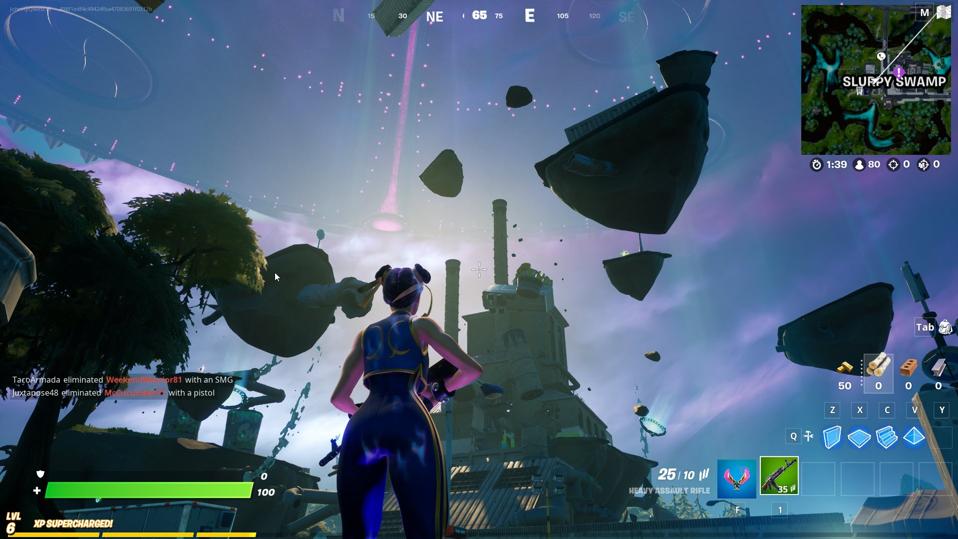The height and width of the screenshot is (539, 958).
Task: Click the NE heading on compass
Action: pos(434,17)
